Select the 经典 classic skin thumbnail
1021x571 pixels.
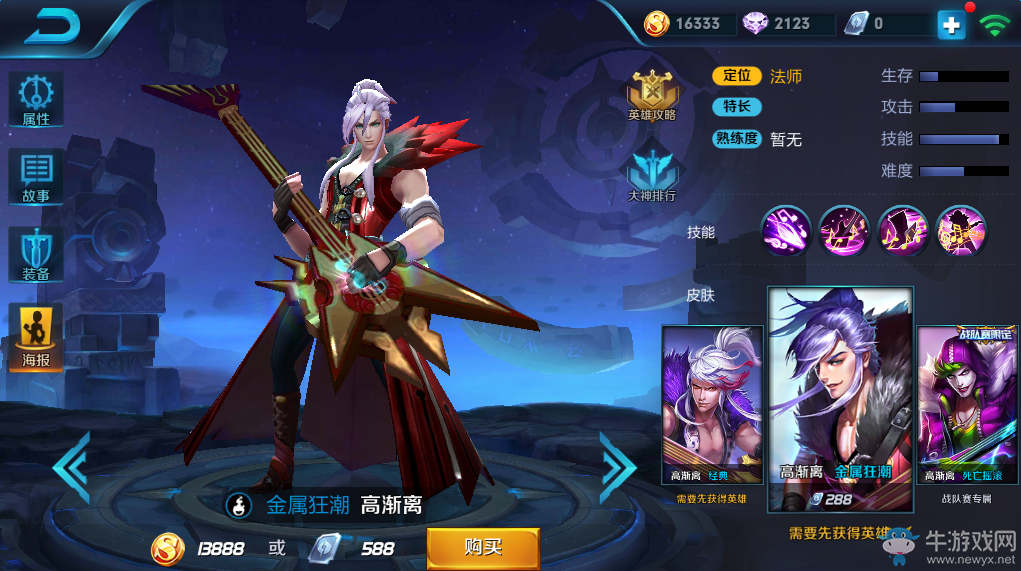[712, 405]
